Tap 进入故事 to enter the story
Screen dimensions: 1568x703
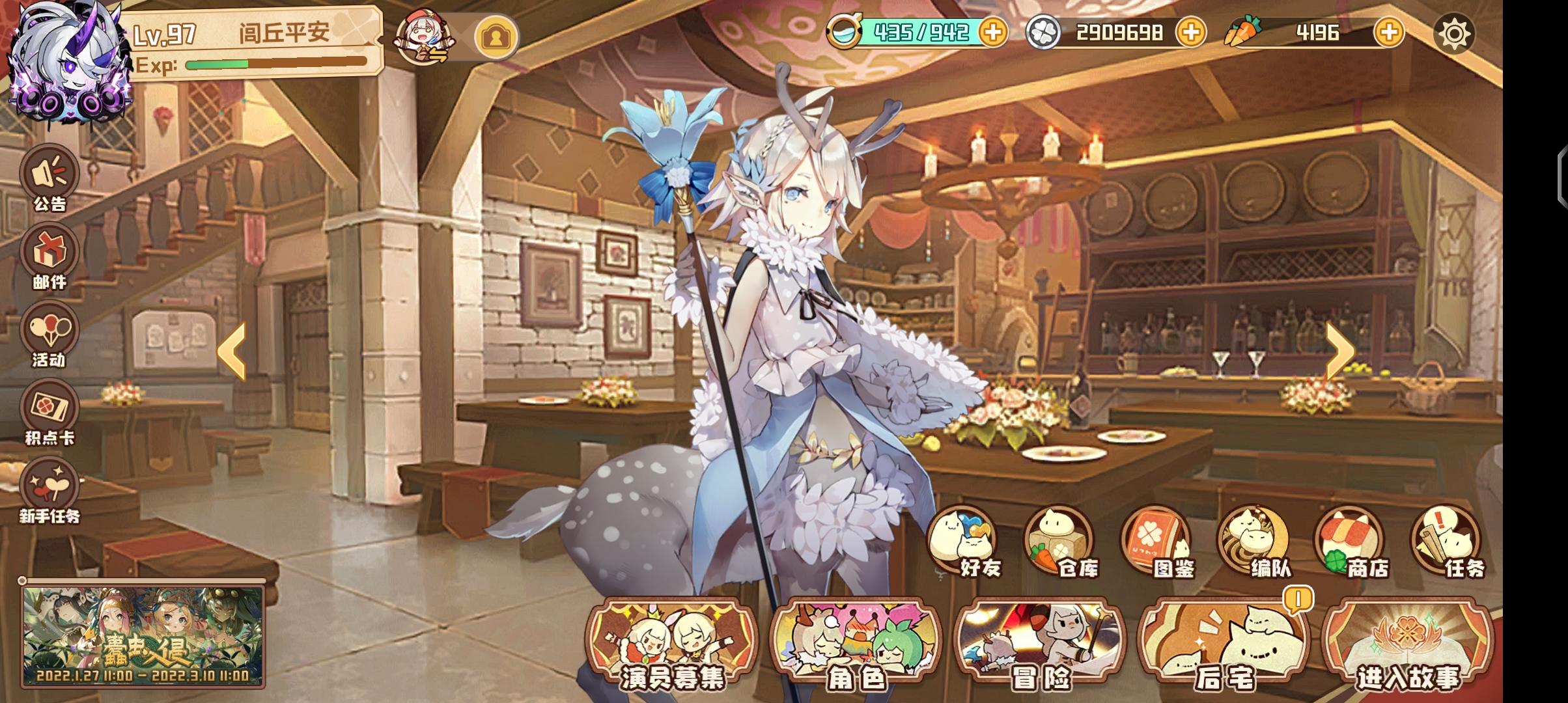[1413, 641]
